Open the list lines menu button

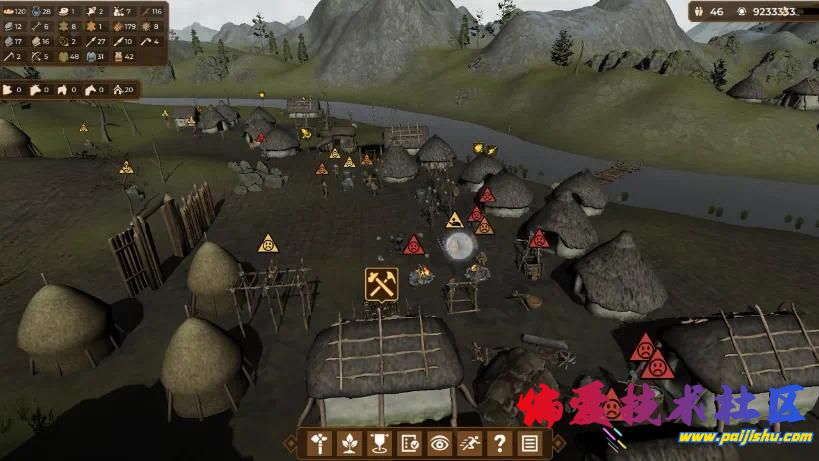529,444
